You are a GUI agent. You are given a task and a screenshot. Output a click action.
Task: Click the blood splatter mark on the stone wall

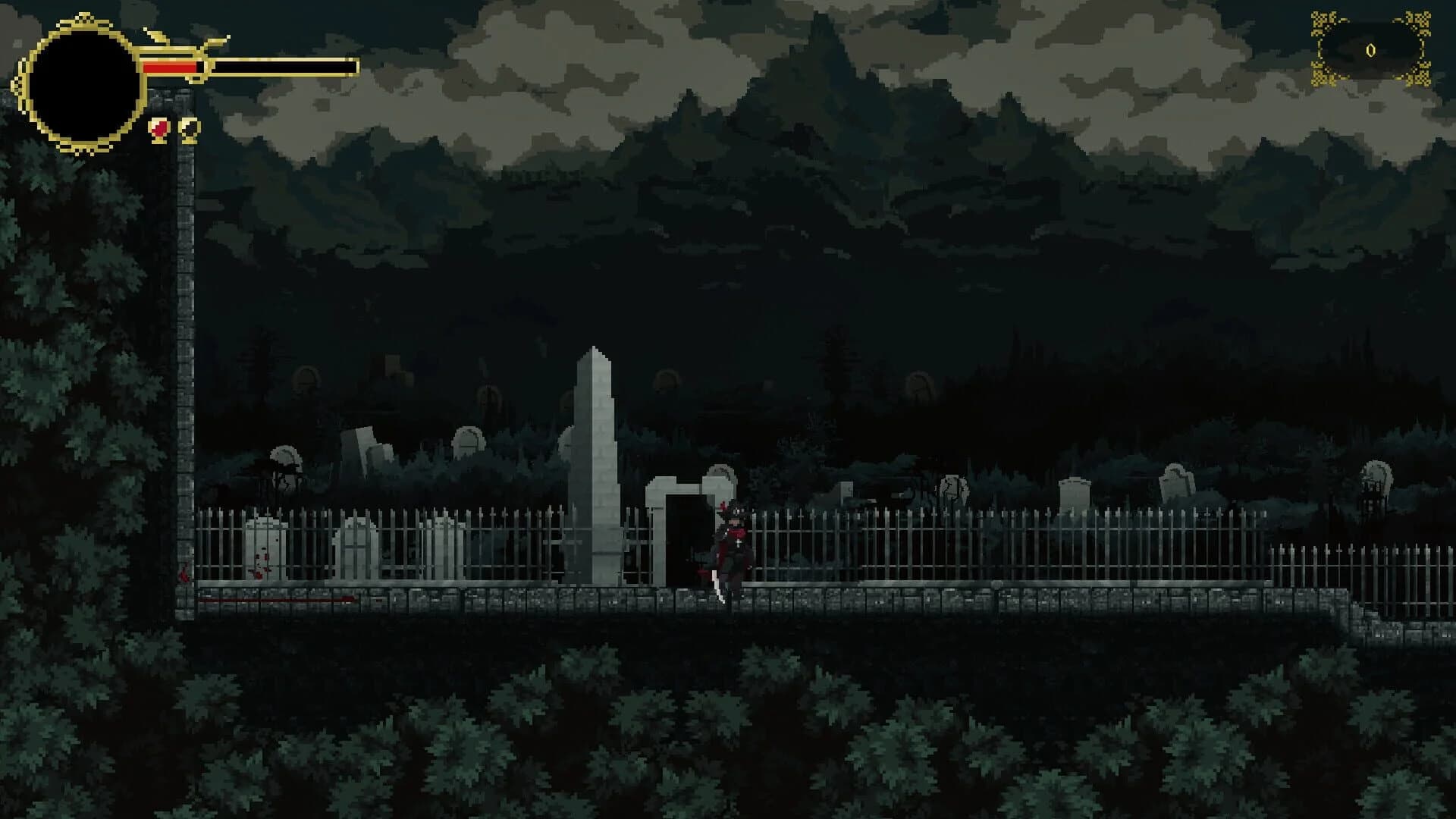coord(184,575)
